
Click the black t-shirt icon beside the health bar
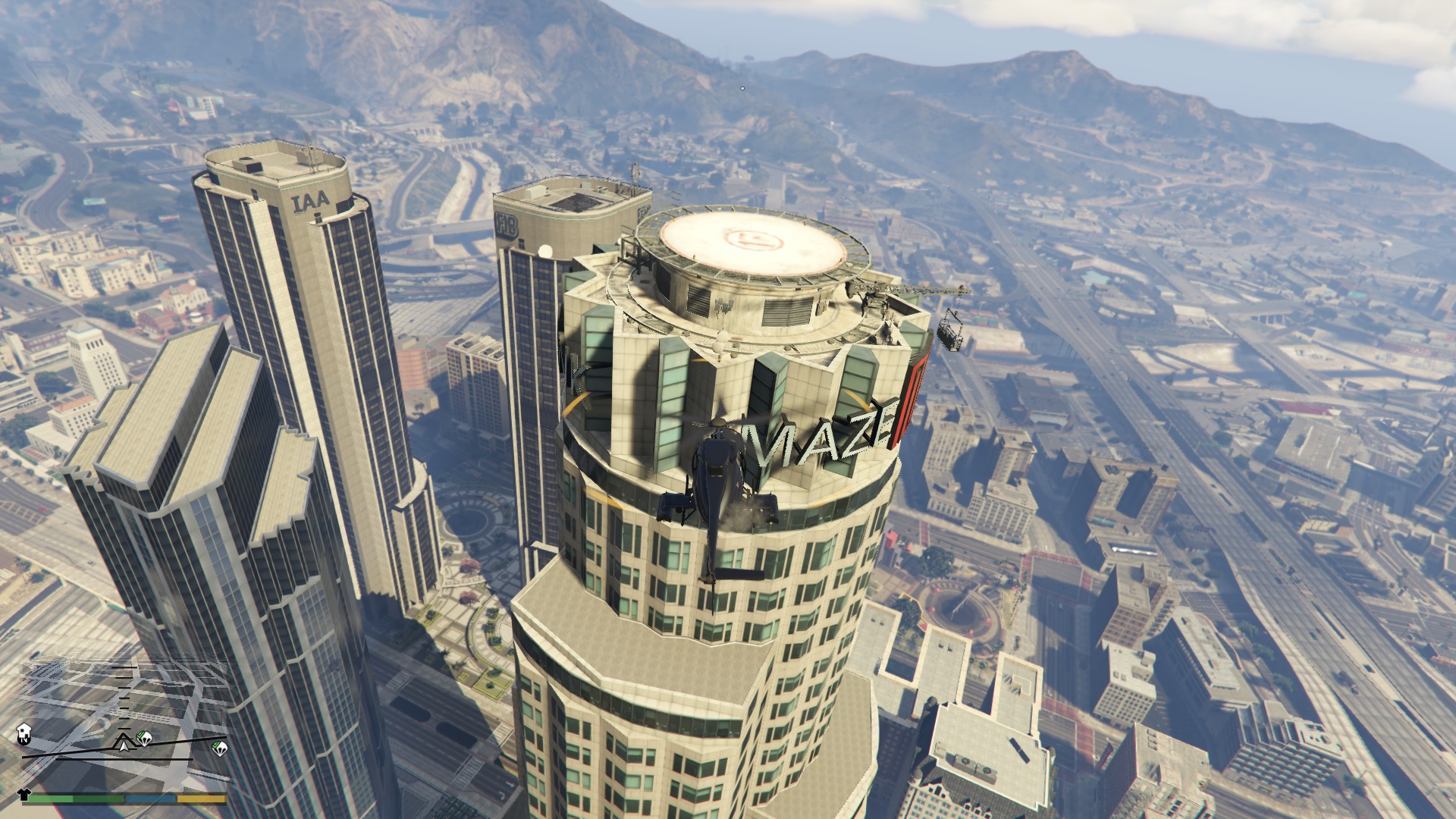click(24, 795)
